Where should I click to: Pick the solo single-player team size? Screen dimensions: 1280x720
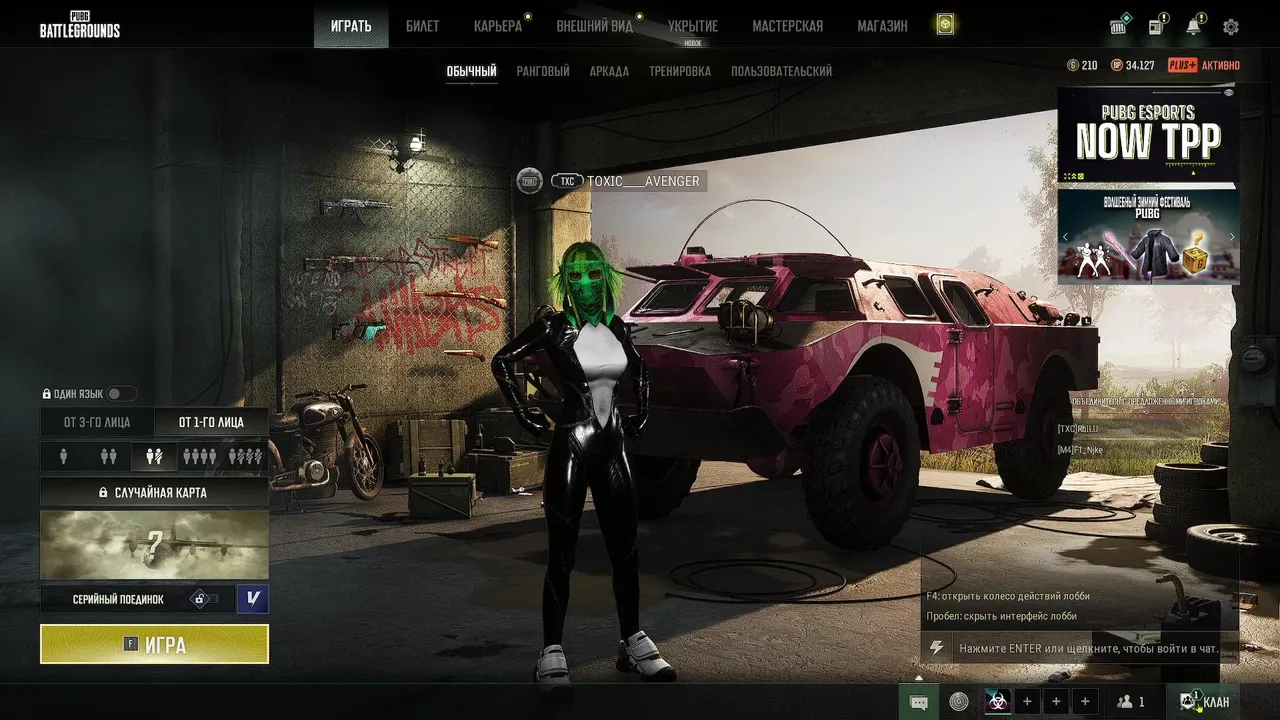[64, 456]
